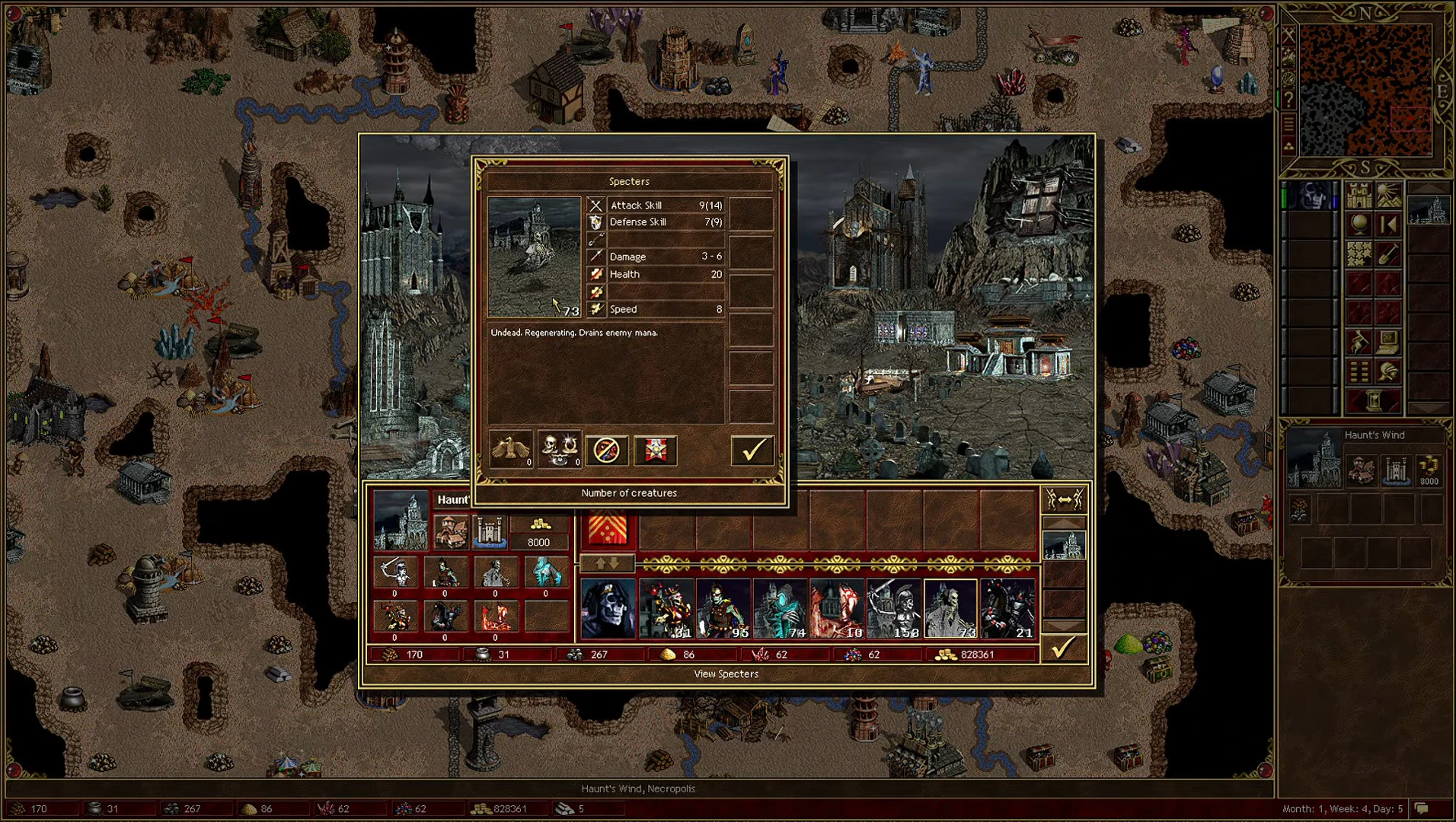Choose the black knight stack of 21
Viewport: 1456px width, 822px height.
(x=1007, y=608)
